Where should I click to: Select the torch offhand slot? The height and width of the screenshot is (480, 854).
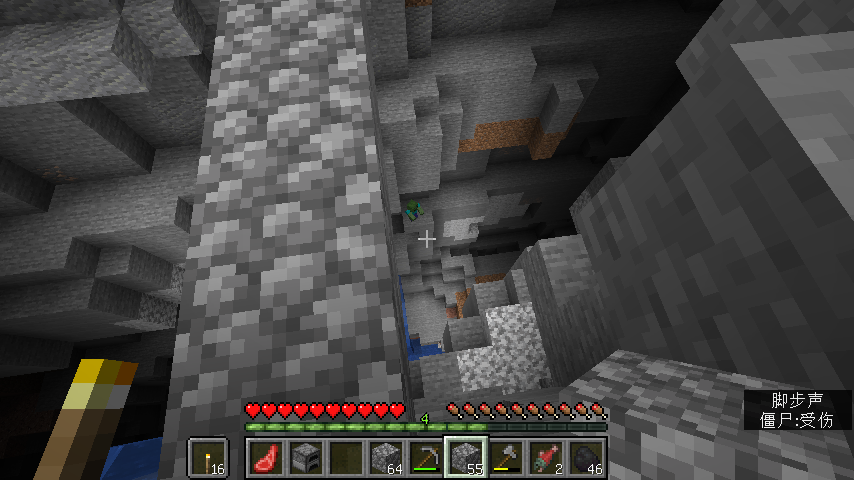(205, 459)
